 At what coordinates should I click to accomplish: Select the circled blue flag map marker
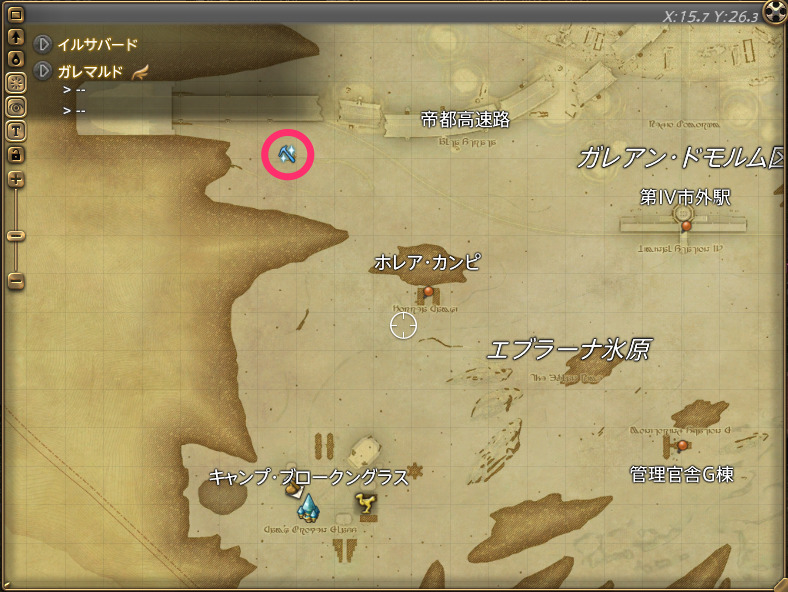click(x=288, y=155)
